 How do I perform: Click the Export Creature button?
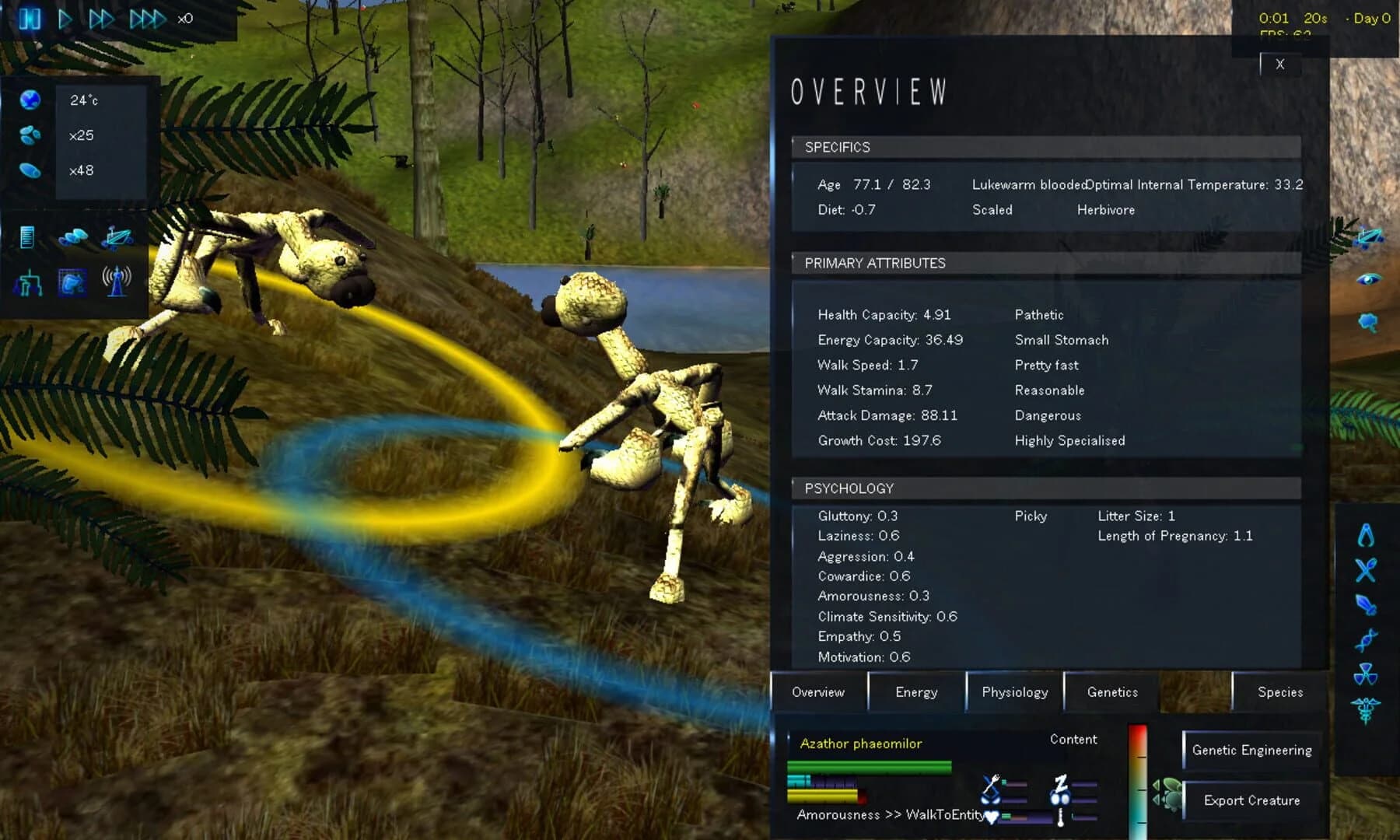point(1251,800)
